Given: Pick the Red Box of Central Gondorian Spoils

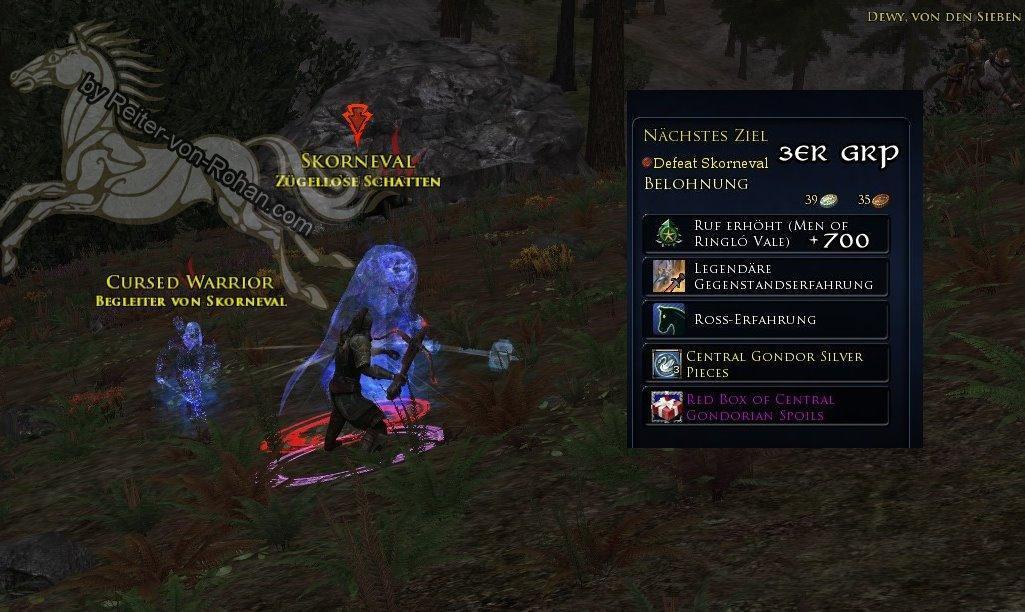Looking at the screenshot, I should click(x=764, y=407).
